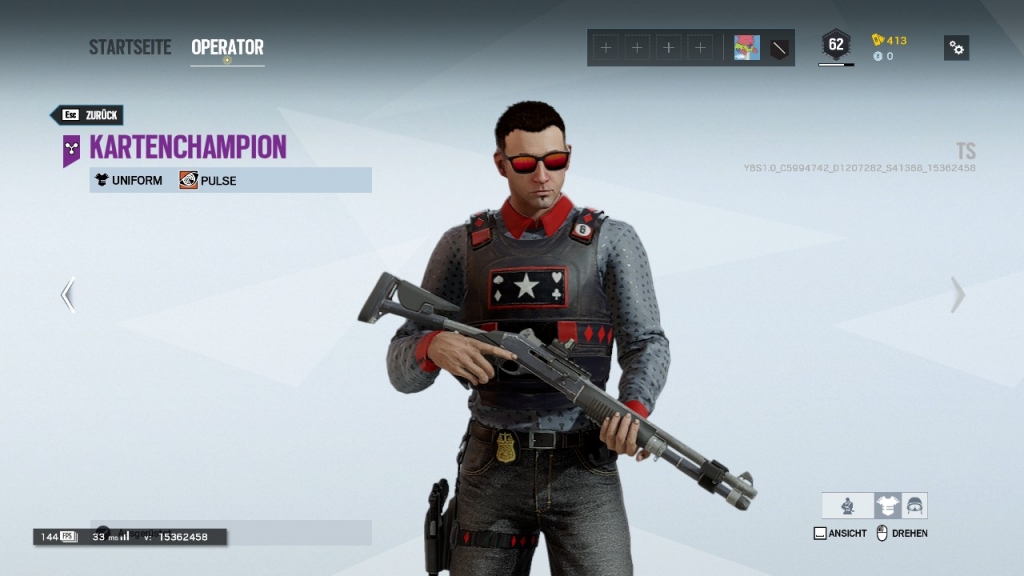Viewport: 1024px width, 576px height.
Task: Switch to the Startseite tab
Action: [x=130, y=47]
